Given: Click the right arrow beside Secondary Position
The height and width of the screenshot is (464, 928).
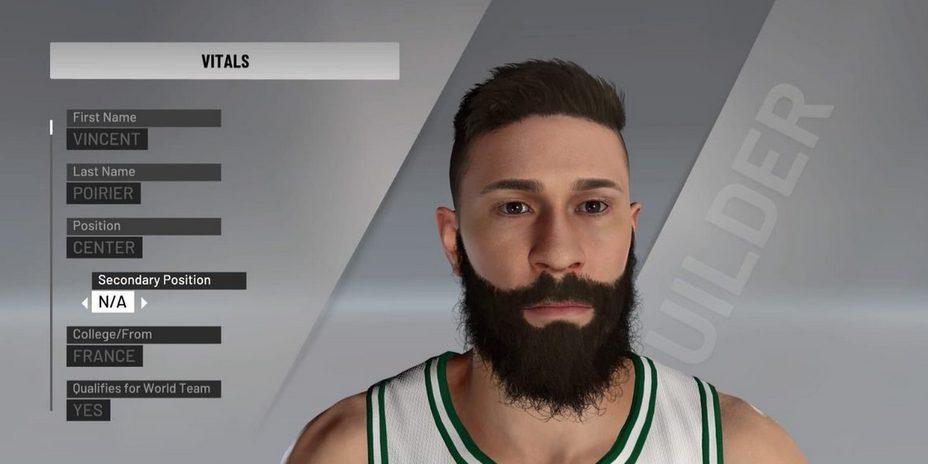Looking at the screenshot, I should coord(144,302).
